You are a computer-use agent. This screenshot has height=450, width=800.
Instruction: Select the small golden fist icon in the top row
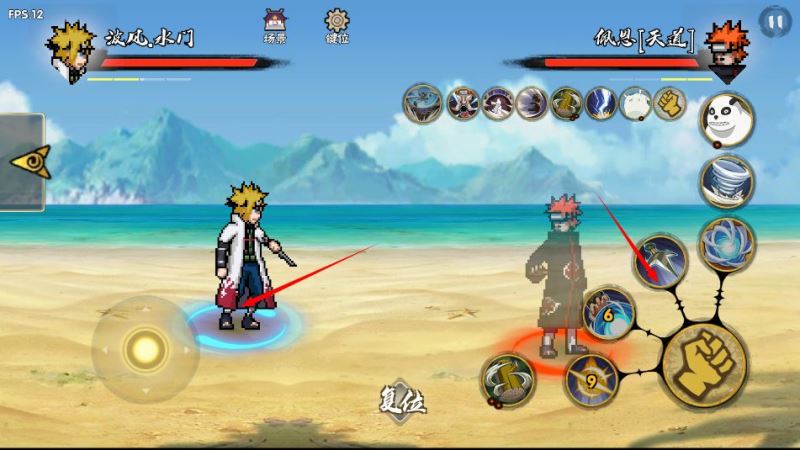[669, 103]
